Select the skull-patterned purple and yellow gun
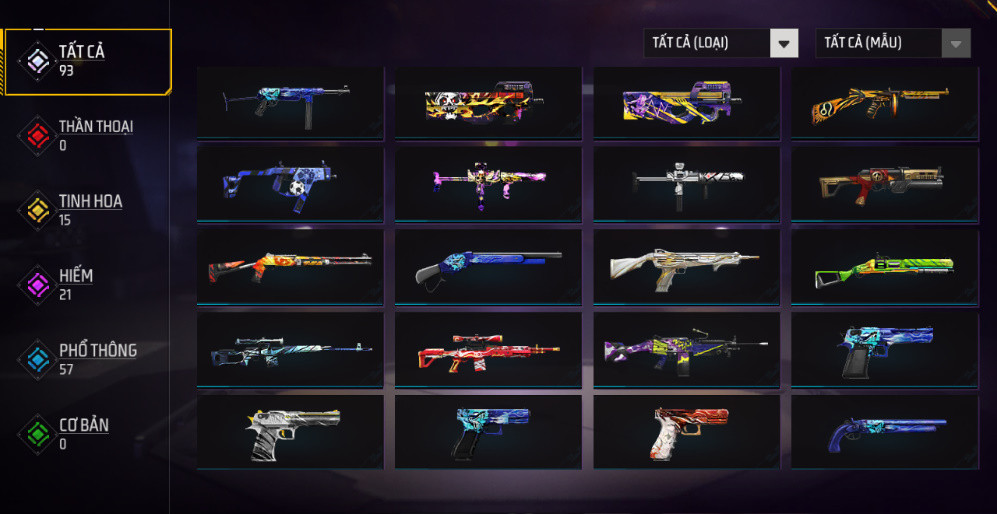The height and width of the screenshot is (514, 997). (x=488, y=103)
